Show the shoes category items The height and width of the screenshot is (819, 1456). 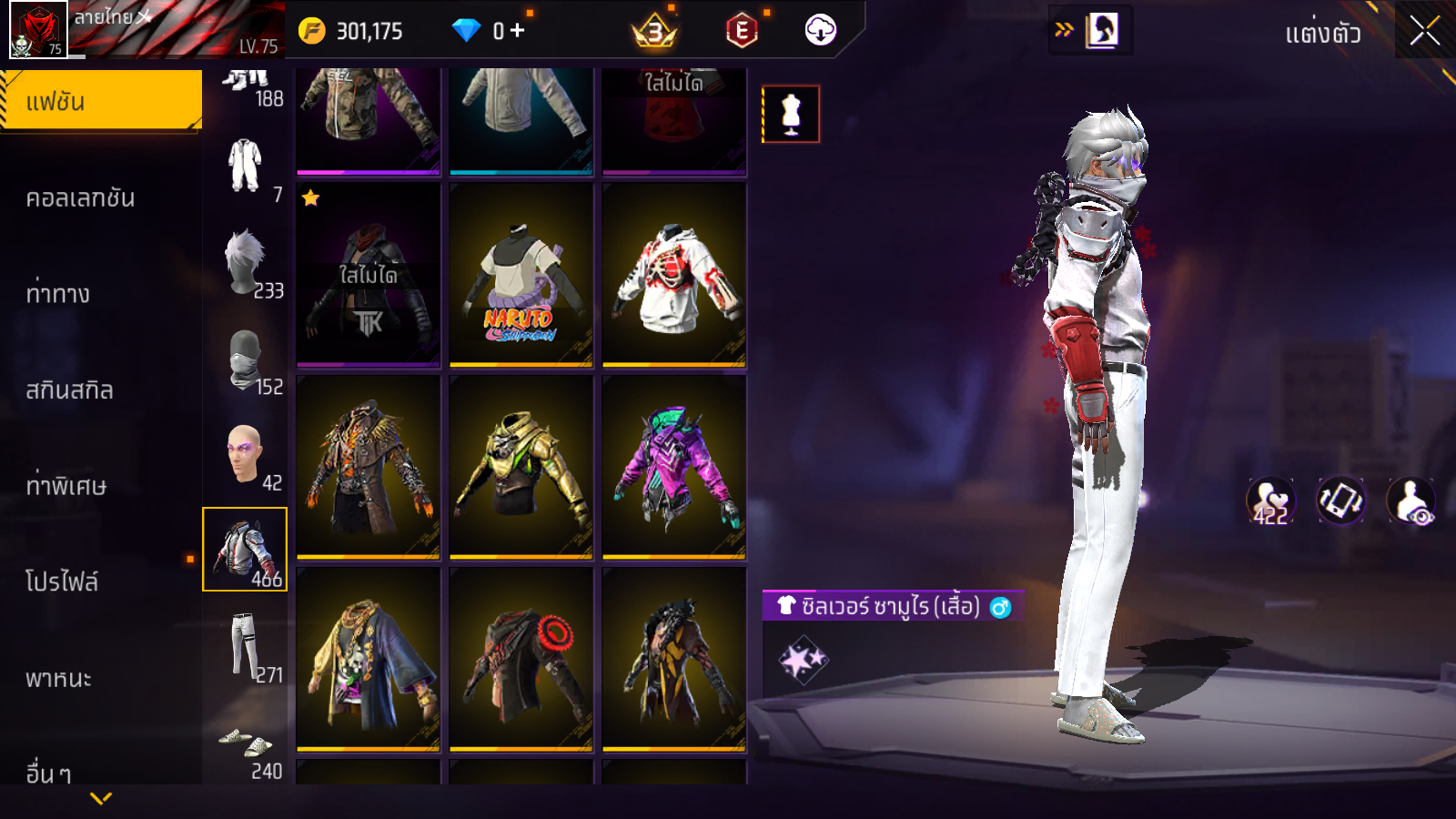(x=245, y=744)
